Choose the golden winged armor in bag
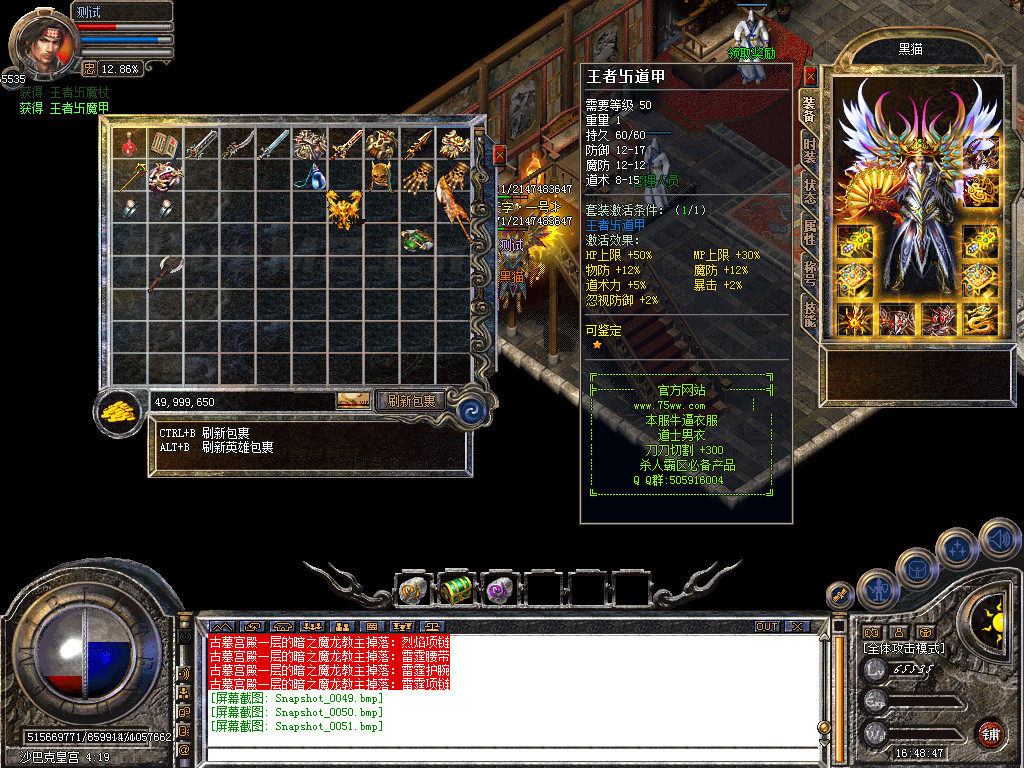Image resolution: width=1024 pixels, height=768 pixels. (343, 209)
